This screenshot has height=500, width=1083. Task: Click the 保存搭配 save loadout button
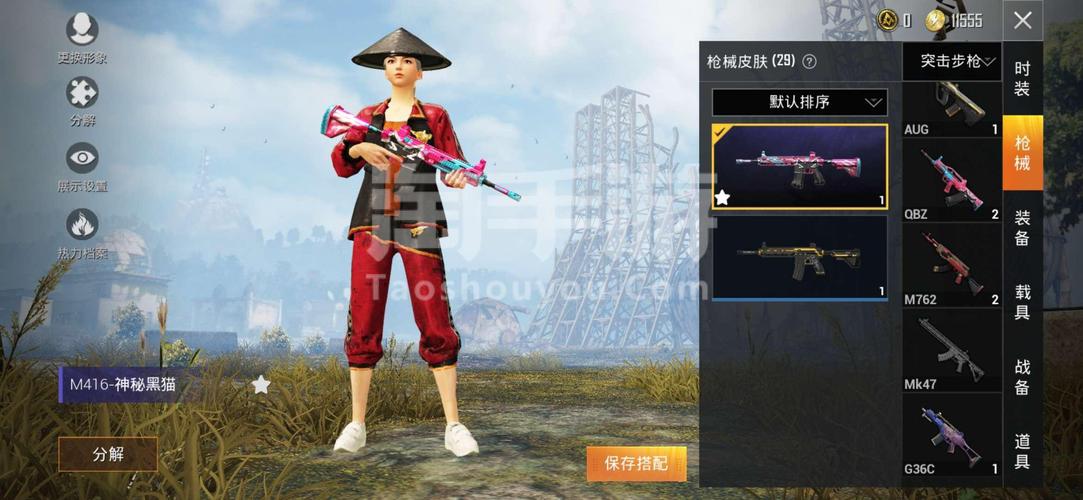[636, 463]
